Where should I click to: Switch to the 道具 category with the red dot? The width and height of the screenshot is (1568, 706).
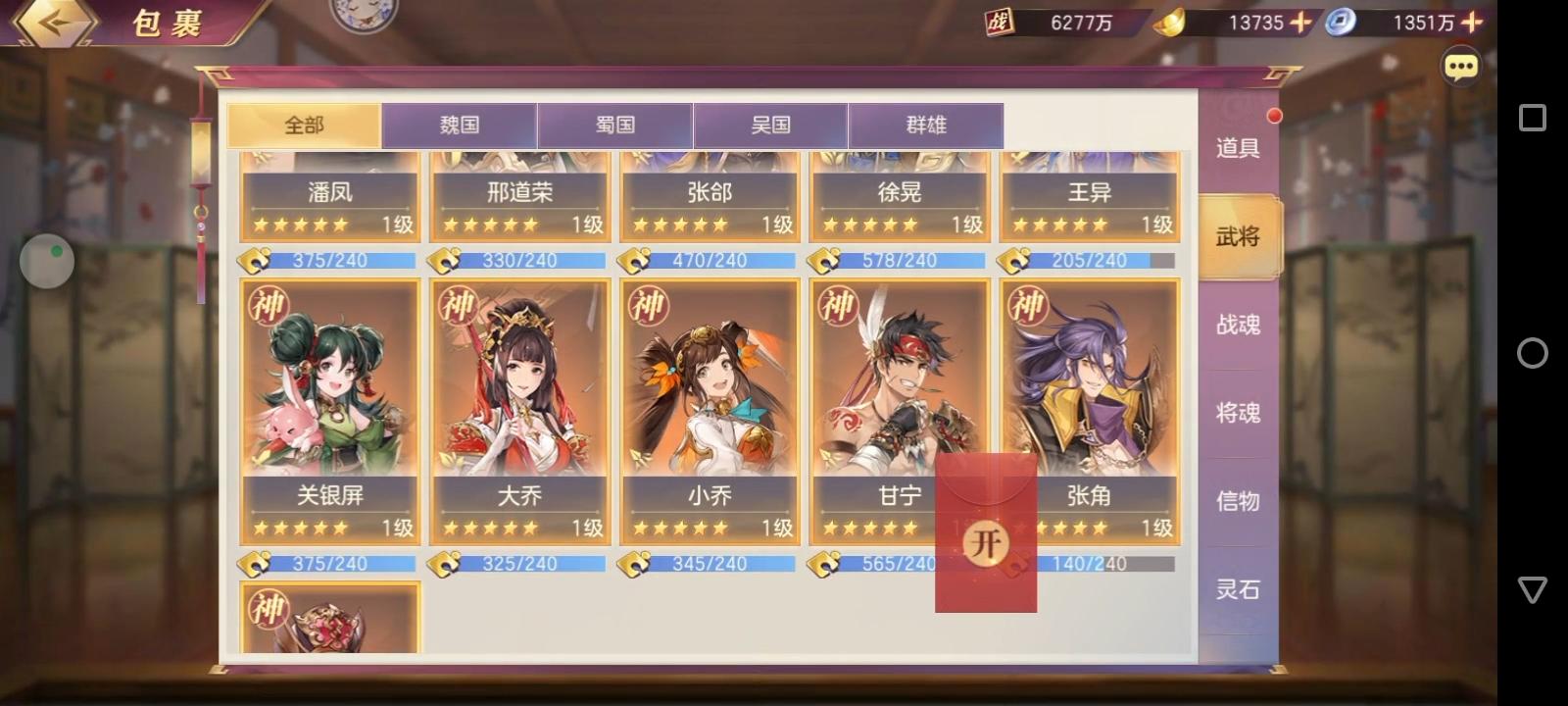1238,149
